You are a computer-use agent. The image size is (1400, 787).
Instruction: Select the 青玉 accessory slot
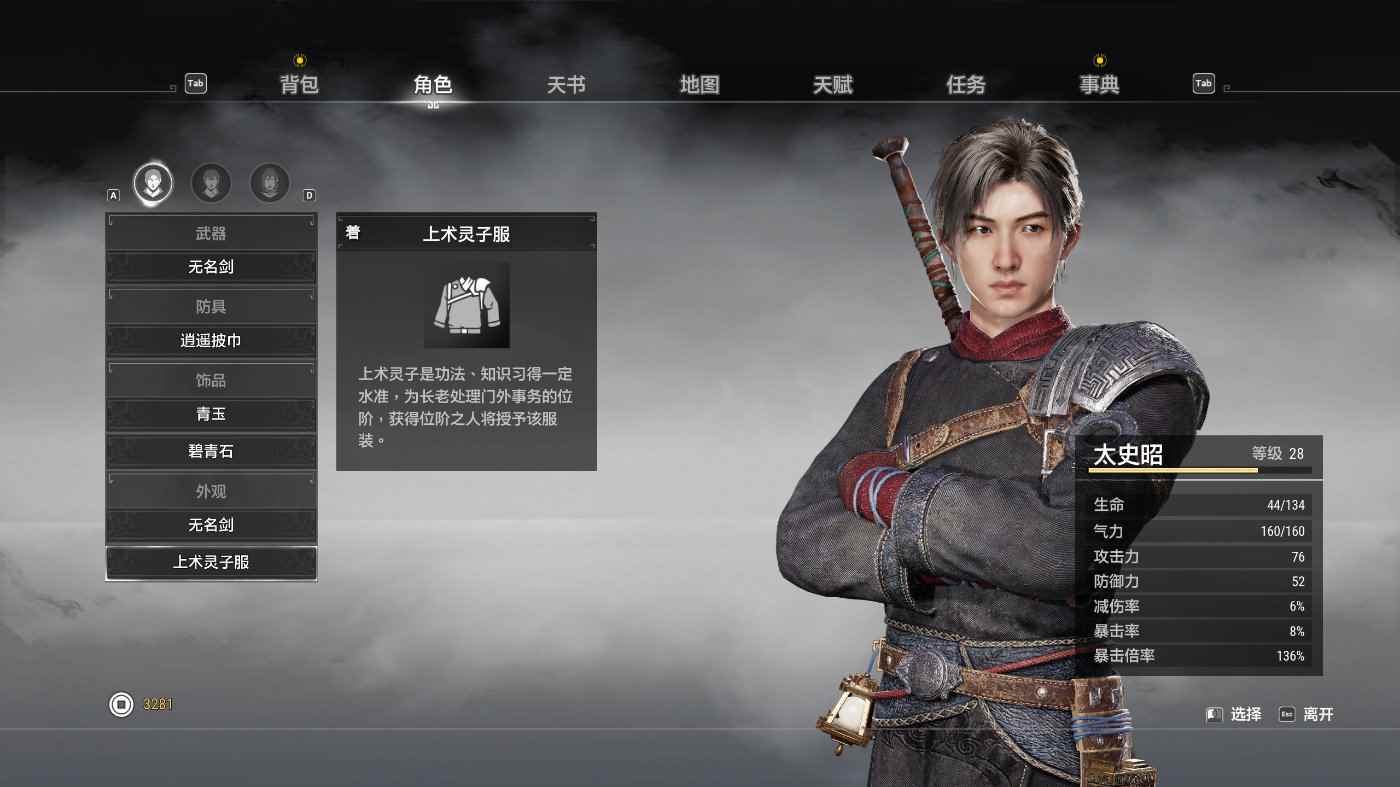[211, 415]
